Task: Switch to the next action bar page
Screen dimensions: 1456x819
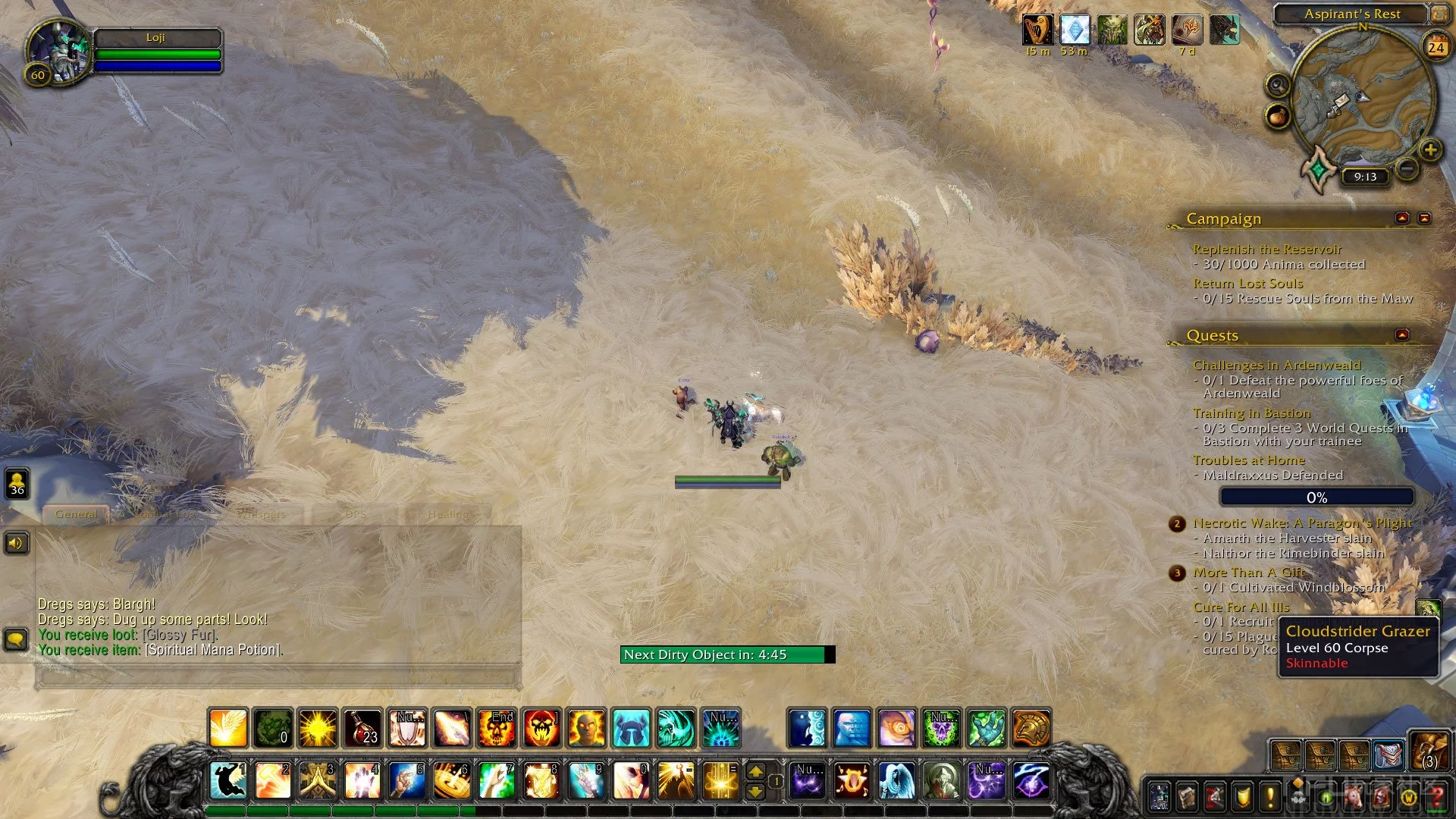Action: click(x=755, y=771)
